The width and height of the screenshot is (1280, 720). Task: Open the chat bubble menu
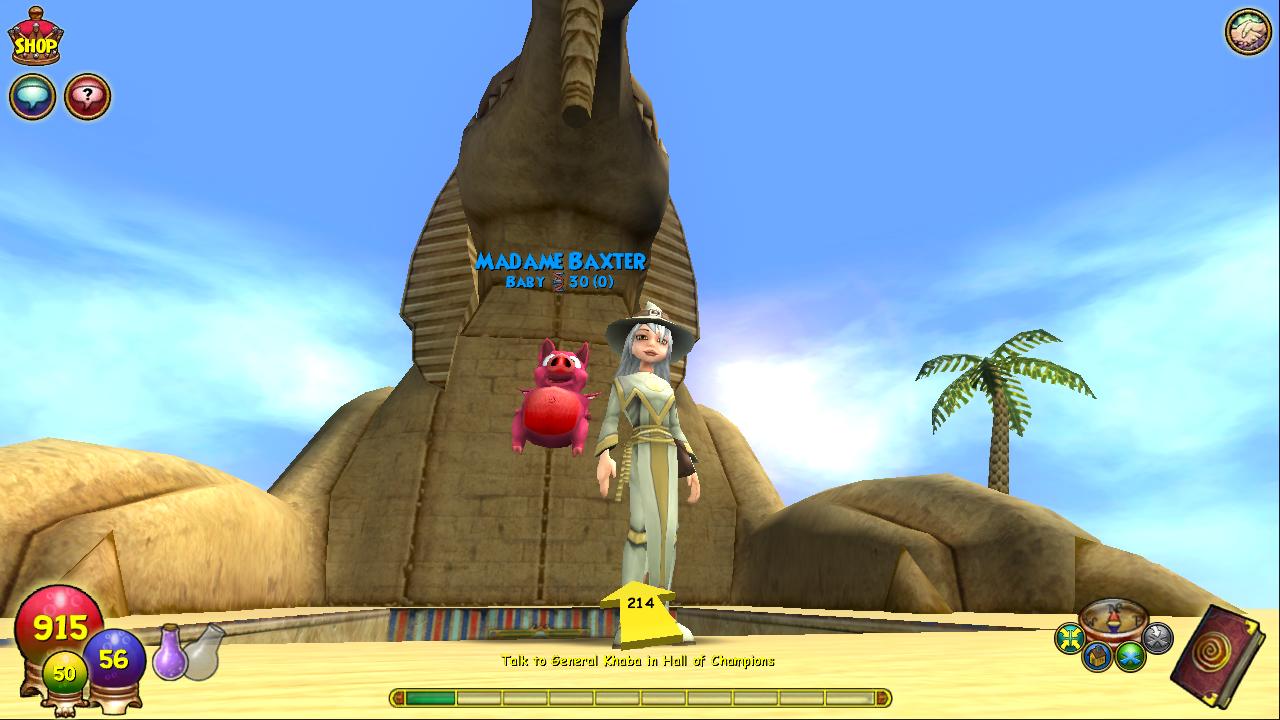(x=32, y=97)
